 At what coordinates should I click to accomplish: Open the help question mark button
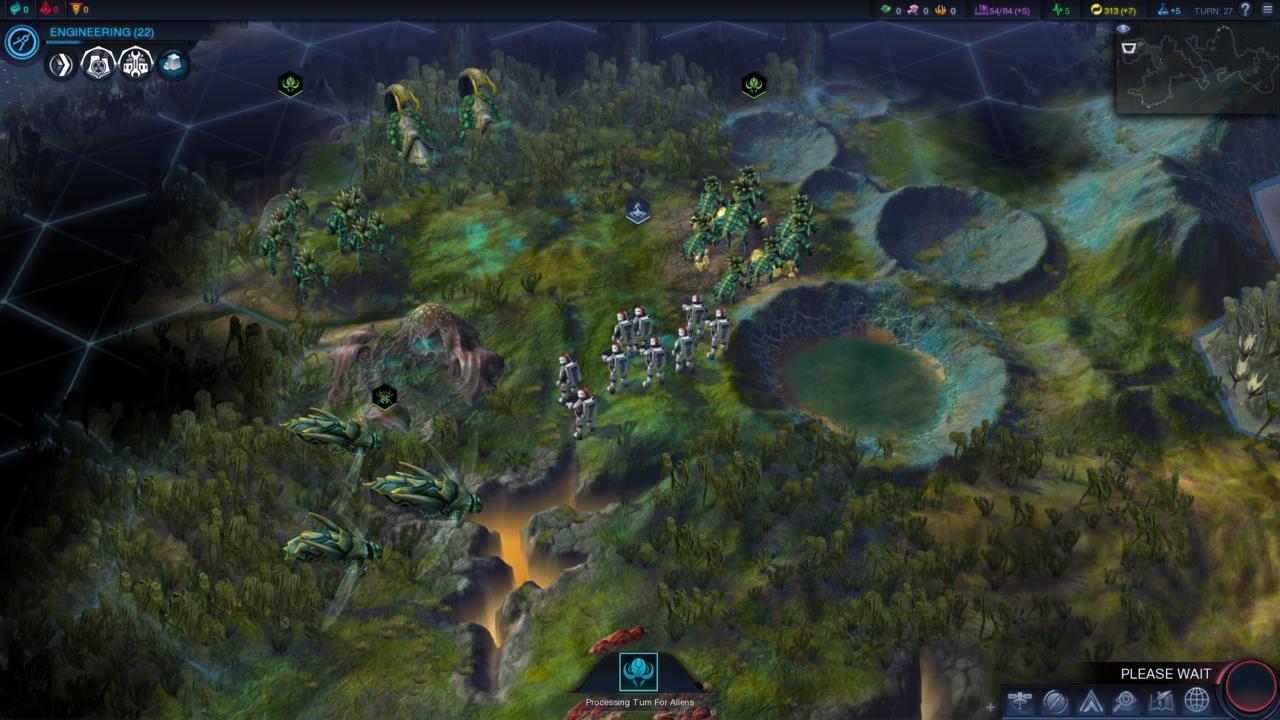(1245, 10)
